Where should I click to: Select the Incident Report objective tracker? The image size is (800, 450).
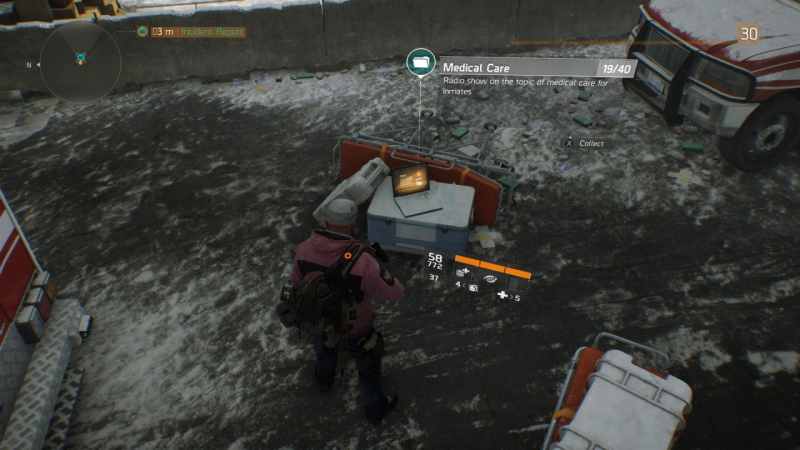197,32
